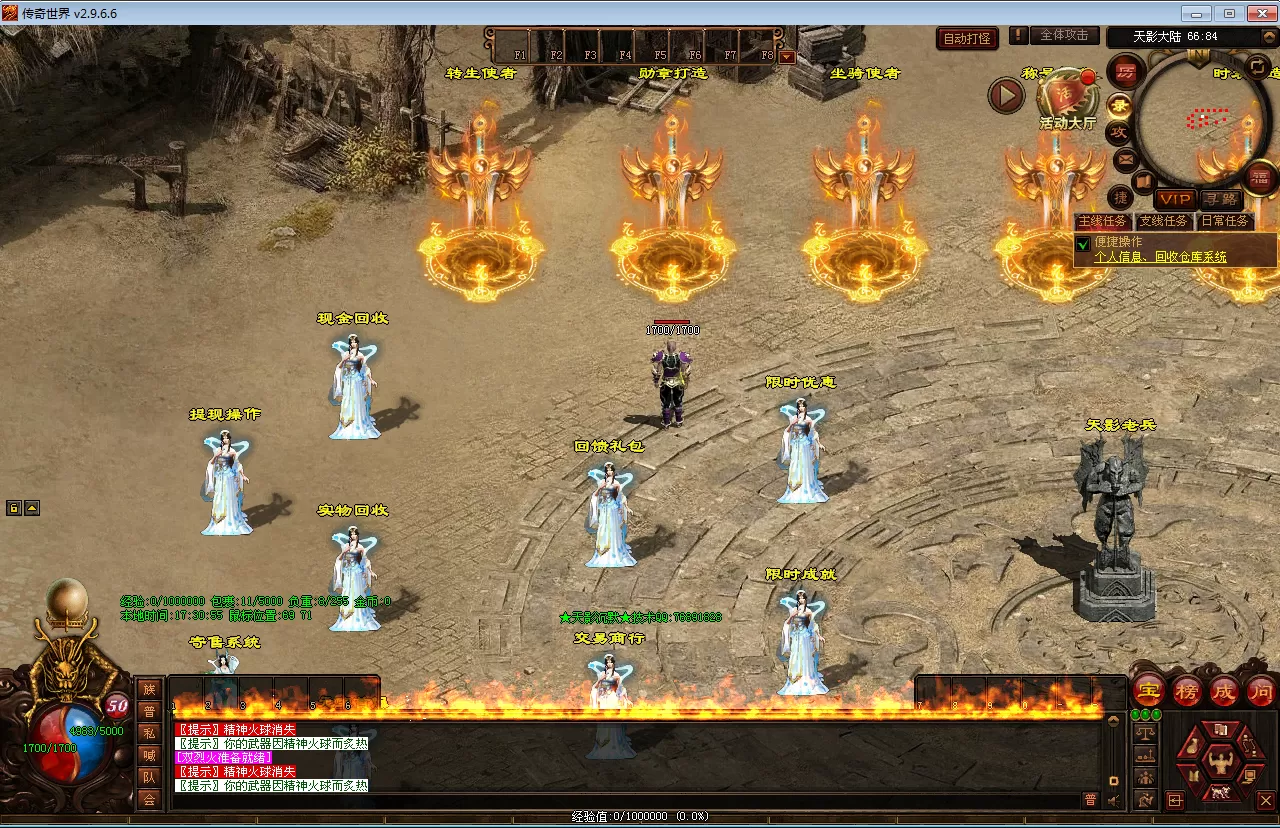Open the 个人信息、回收仓库系统 quest link
The image size is (1280, 828).
(x=1160, y=257)
